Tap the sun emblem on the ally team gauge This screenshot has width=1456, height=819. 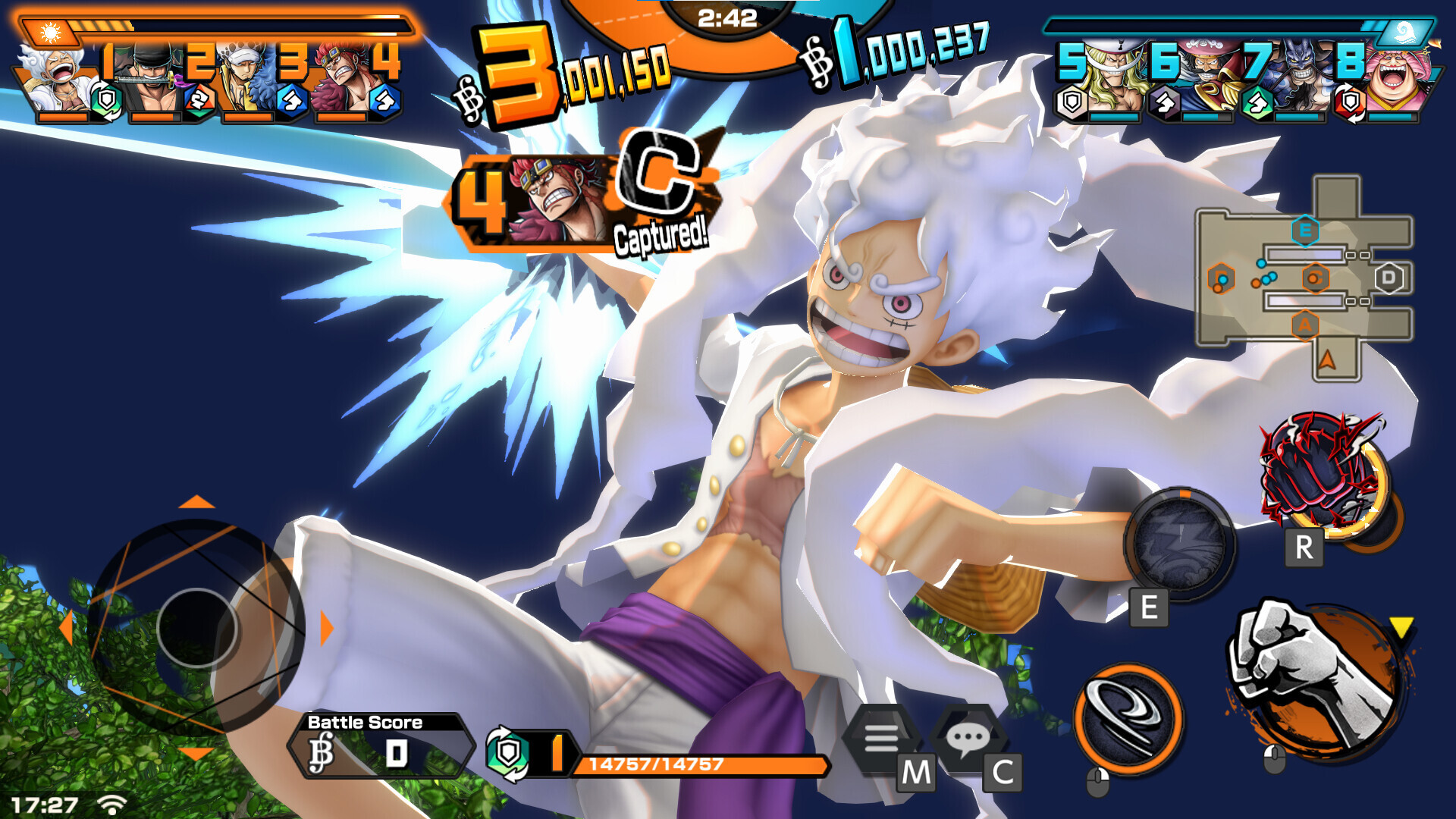point(49,30)
